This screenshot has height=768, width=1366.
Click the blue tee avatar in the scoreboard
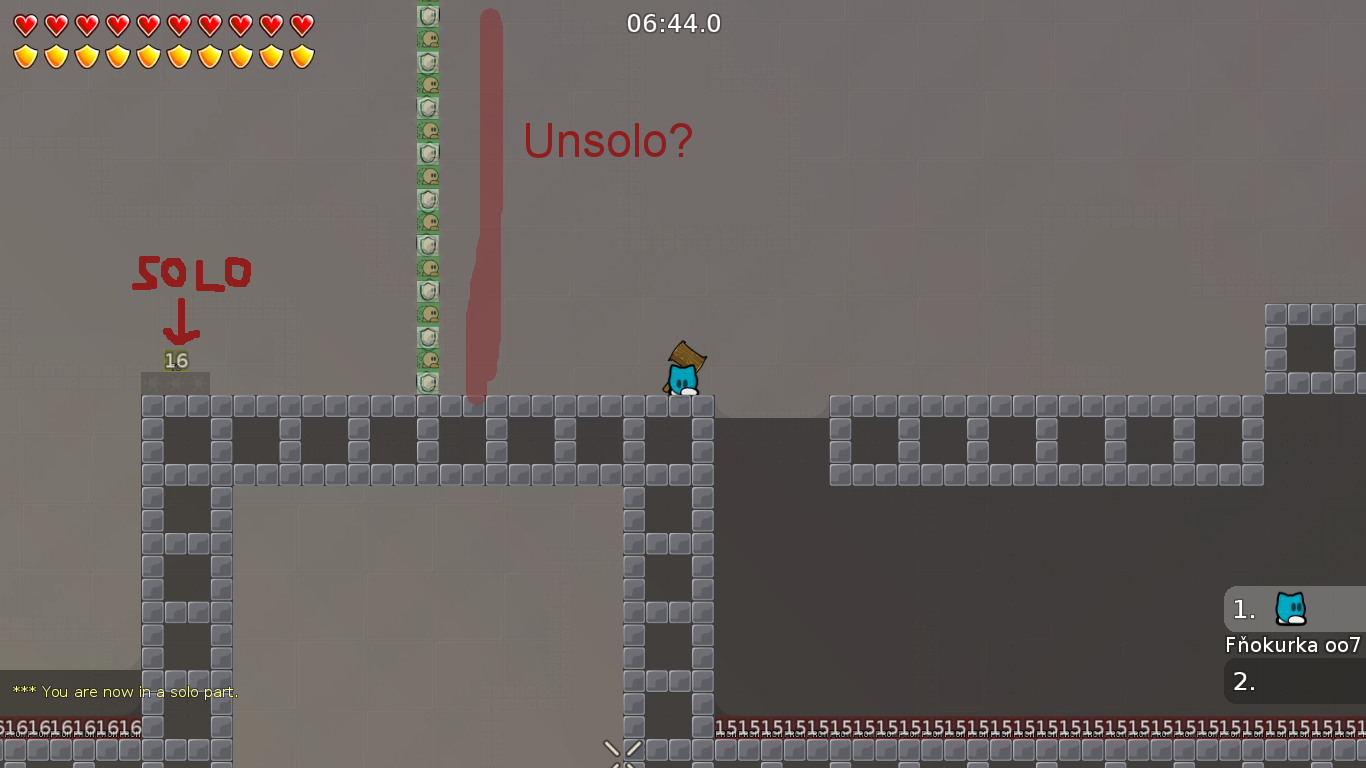click(1290, 609)
